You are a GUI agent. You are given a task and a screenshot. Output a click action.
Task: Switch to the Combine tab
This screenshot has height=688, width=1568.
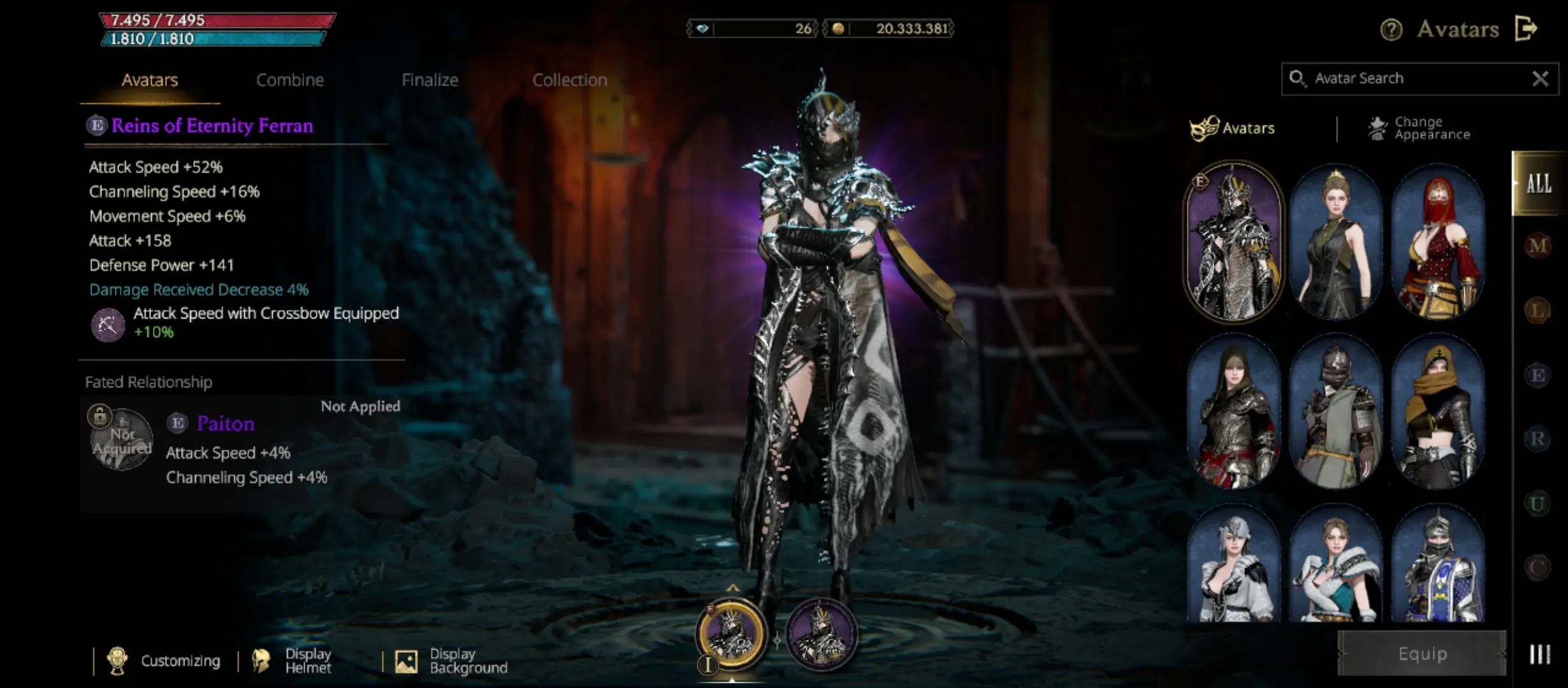point(290,80)
